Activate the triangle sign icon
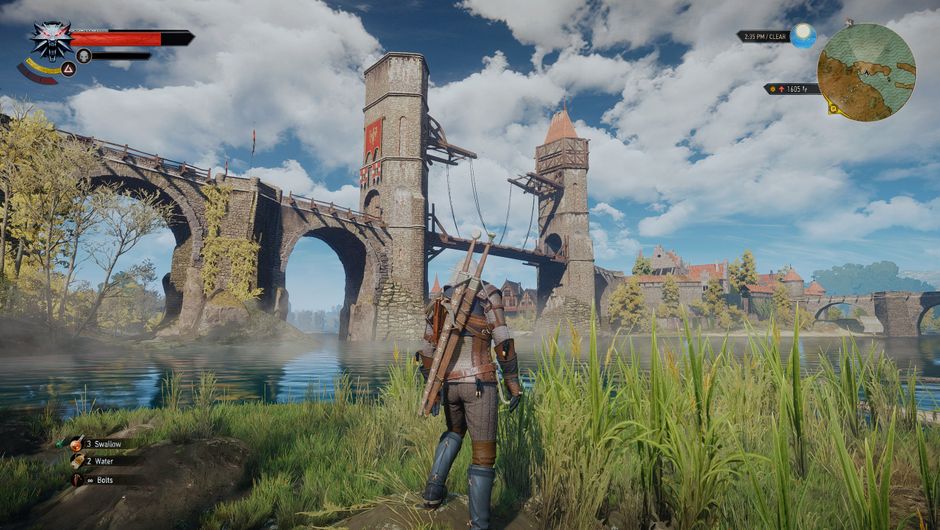940x530 pixels. click(x=69, y=69)
